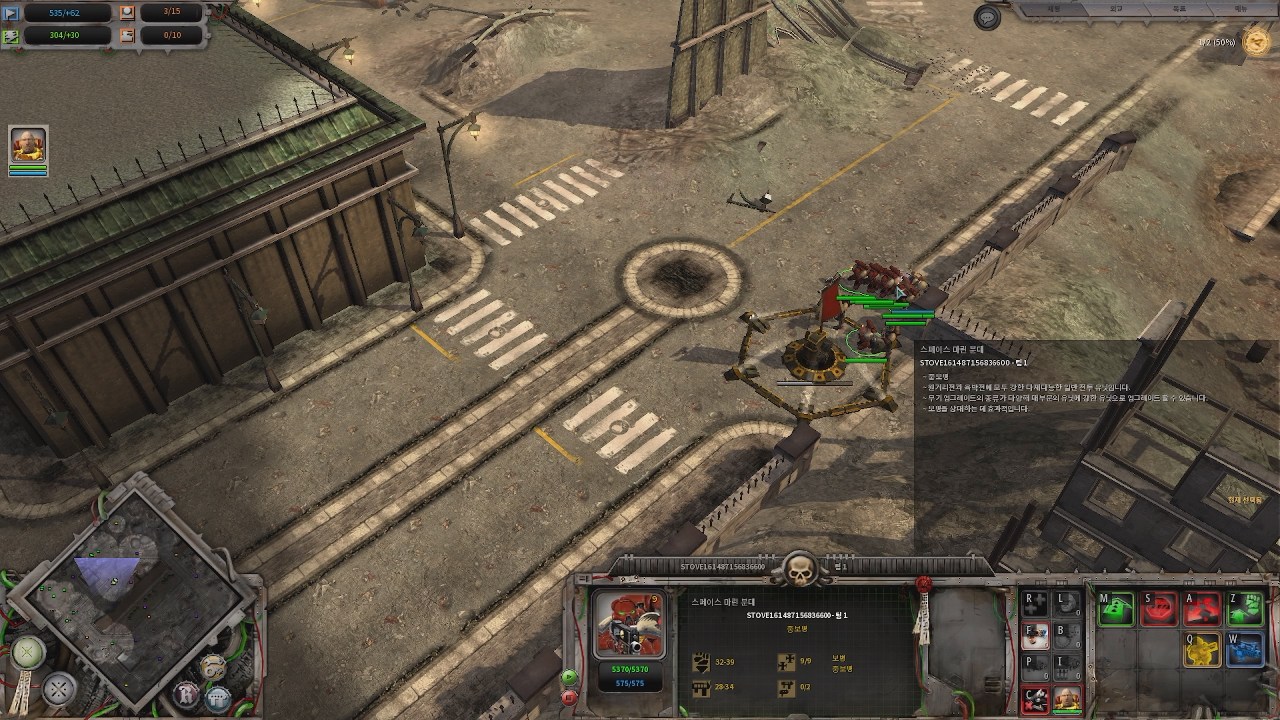Click the round R button below minimap
Screen dimensions: 1280x720
coord(186,692)
